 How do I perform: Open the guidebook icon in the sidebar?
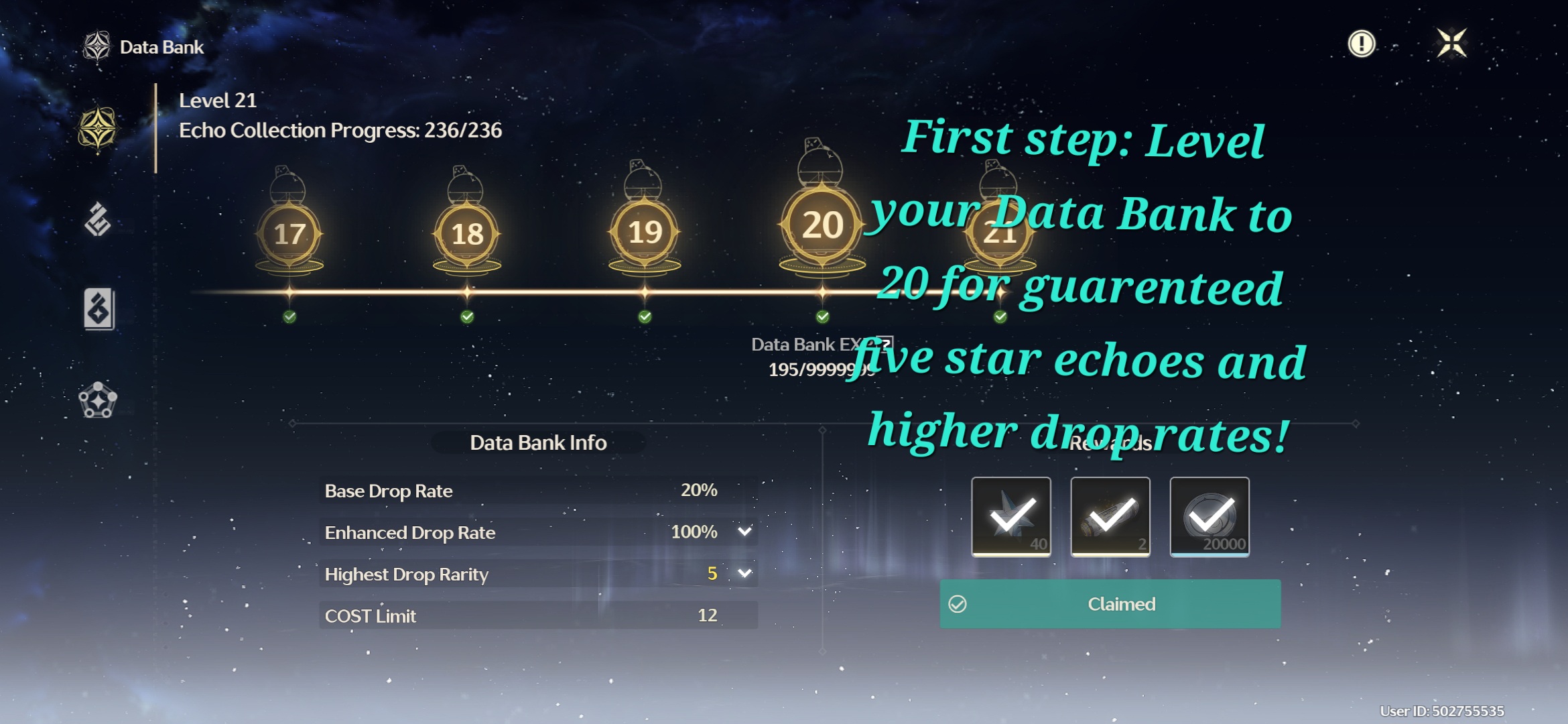99,308
